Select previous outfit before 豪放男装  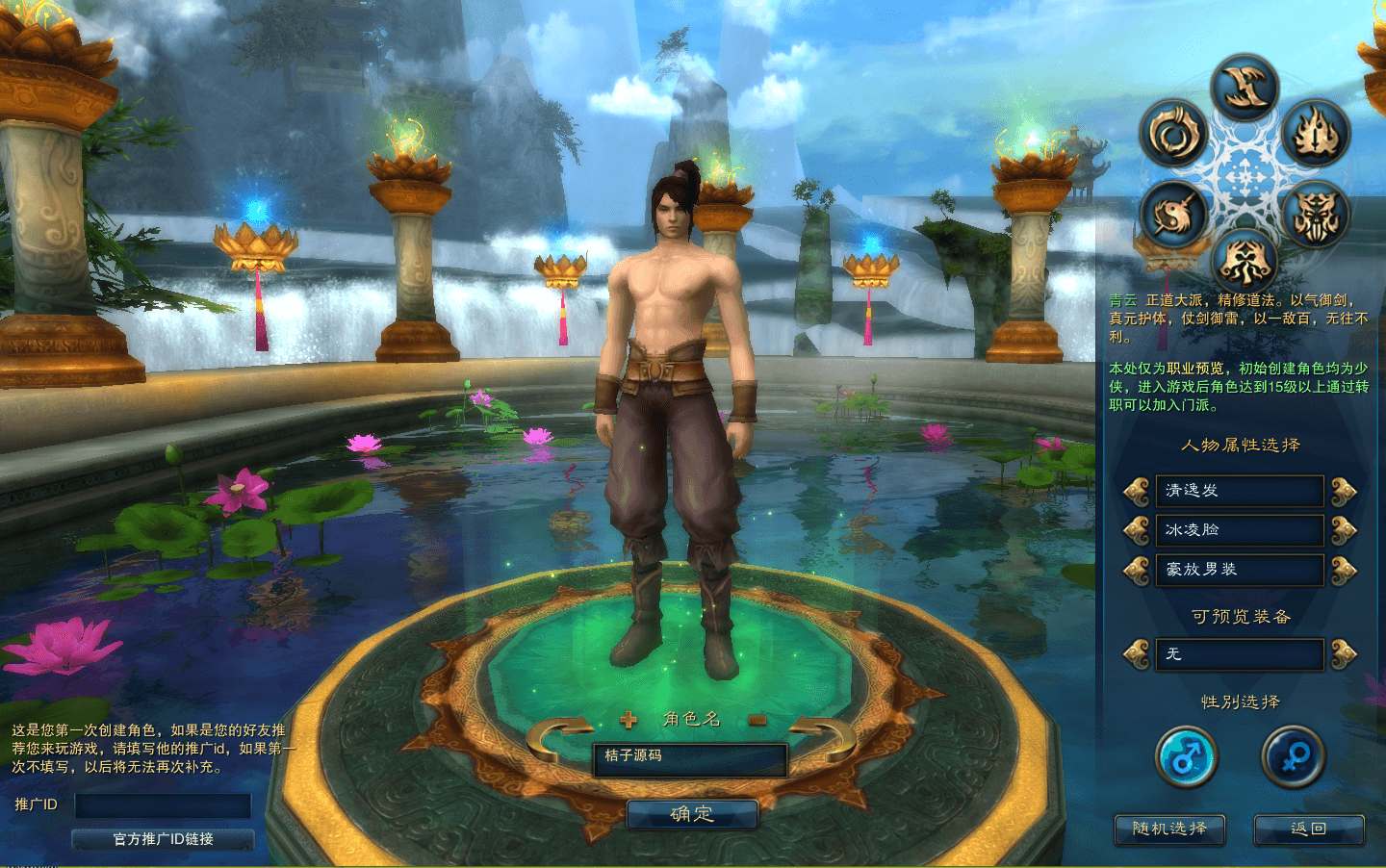[x=1137, y=570]
